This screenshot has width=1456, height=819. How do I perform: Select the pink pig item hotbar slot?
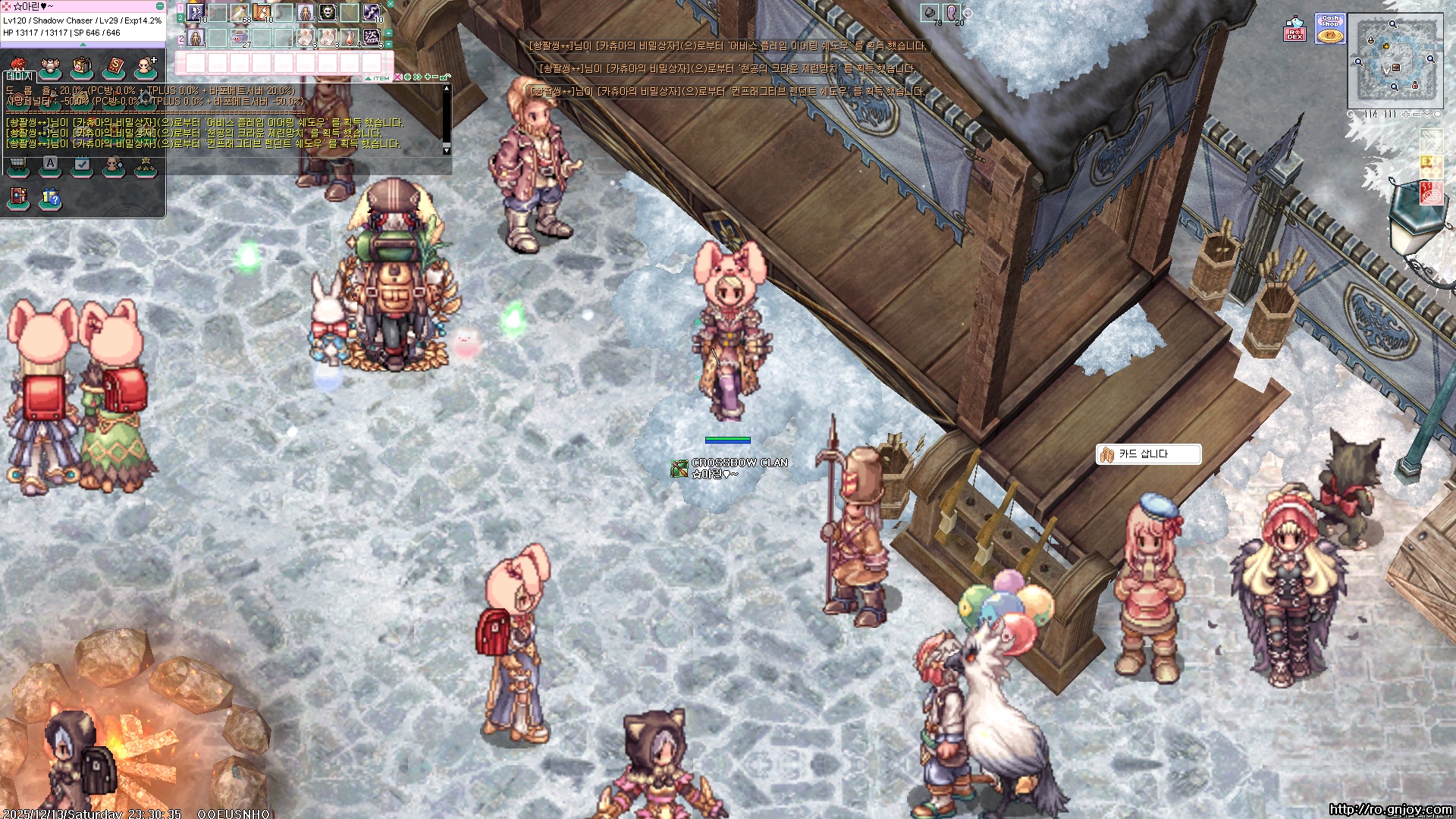[x=240, y=36]
